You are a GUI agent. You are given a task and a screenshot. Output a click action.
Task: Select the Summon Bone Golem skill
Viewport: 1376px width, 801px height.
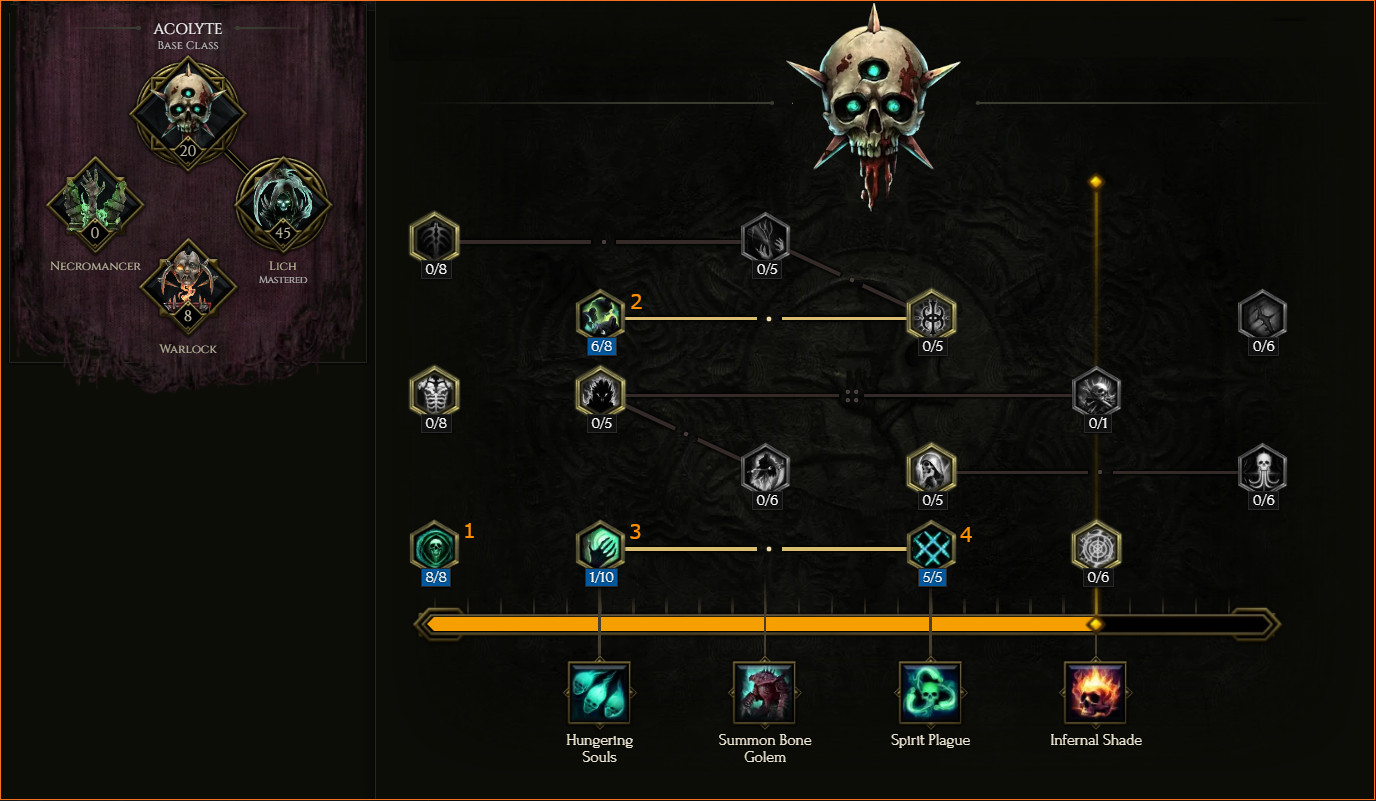point(765,692)
